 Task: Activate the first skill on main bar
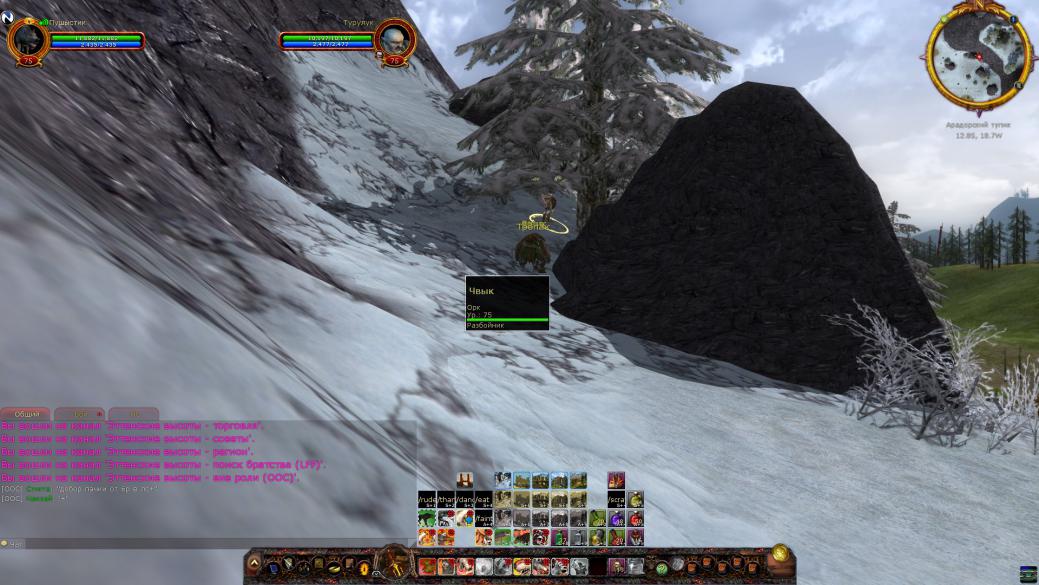click(x=427, y=567)
